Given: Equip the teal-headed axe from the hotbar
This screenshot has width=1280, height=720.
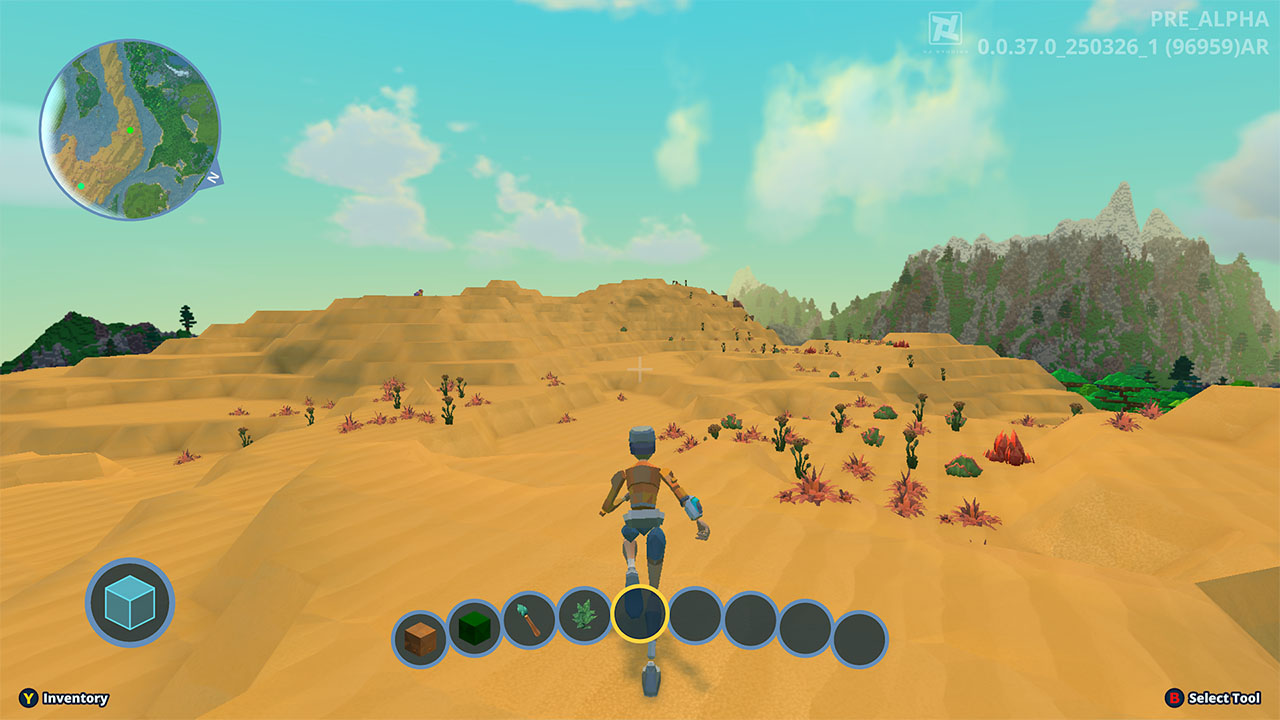Looking at the screenshot, I should pos(529,620).
